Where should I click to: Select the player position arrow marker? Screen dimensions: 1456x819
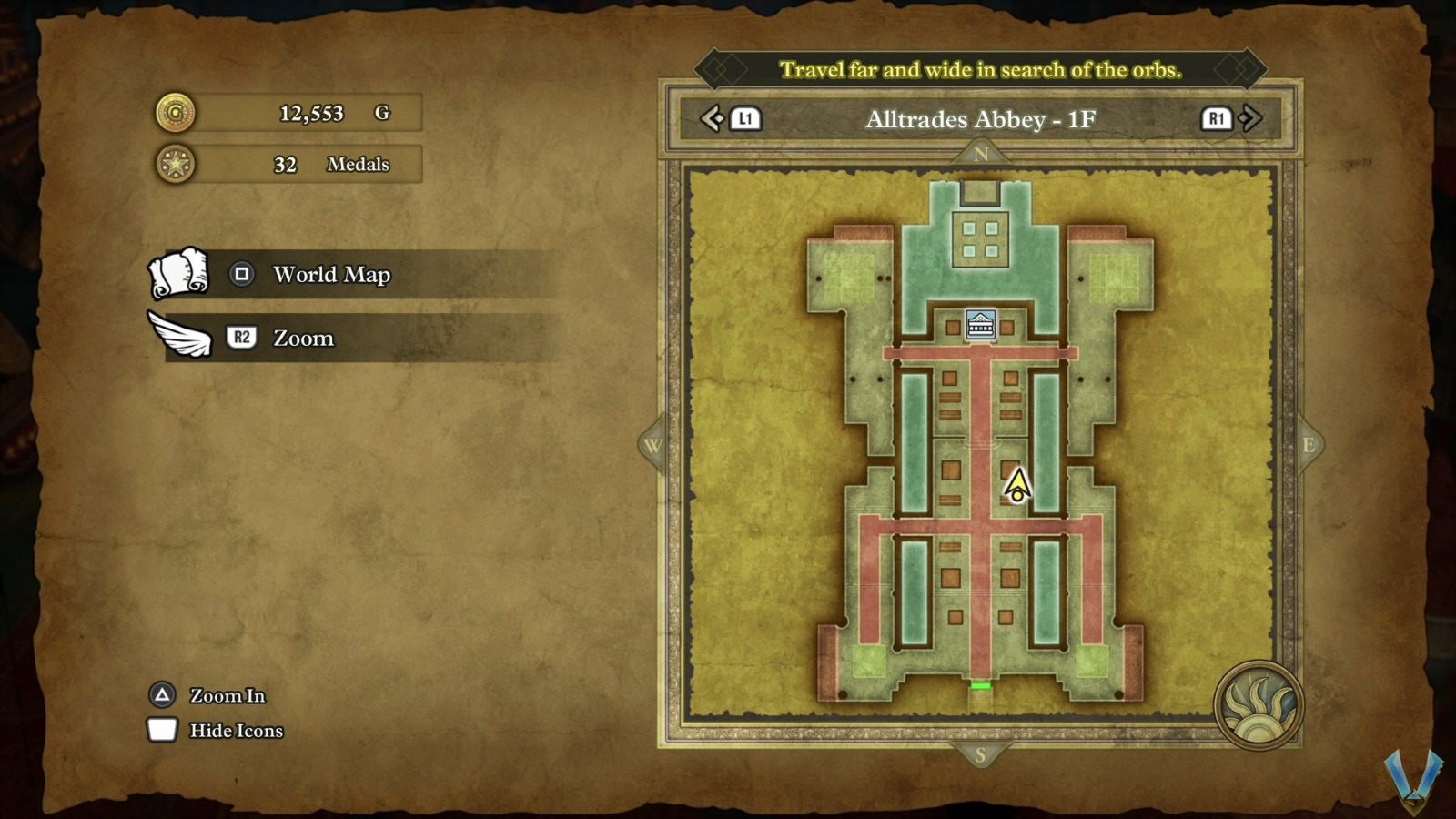(1016, 487)
